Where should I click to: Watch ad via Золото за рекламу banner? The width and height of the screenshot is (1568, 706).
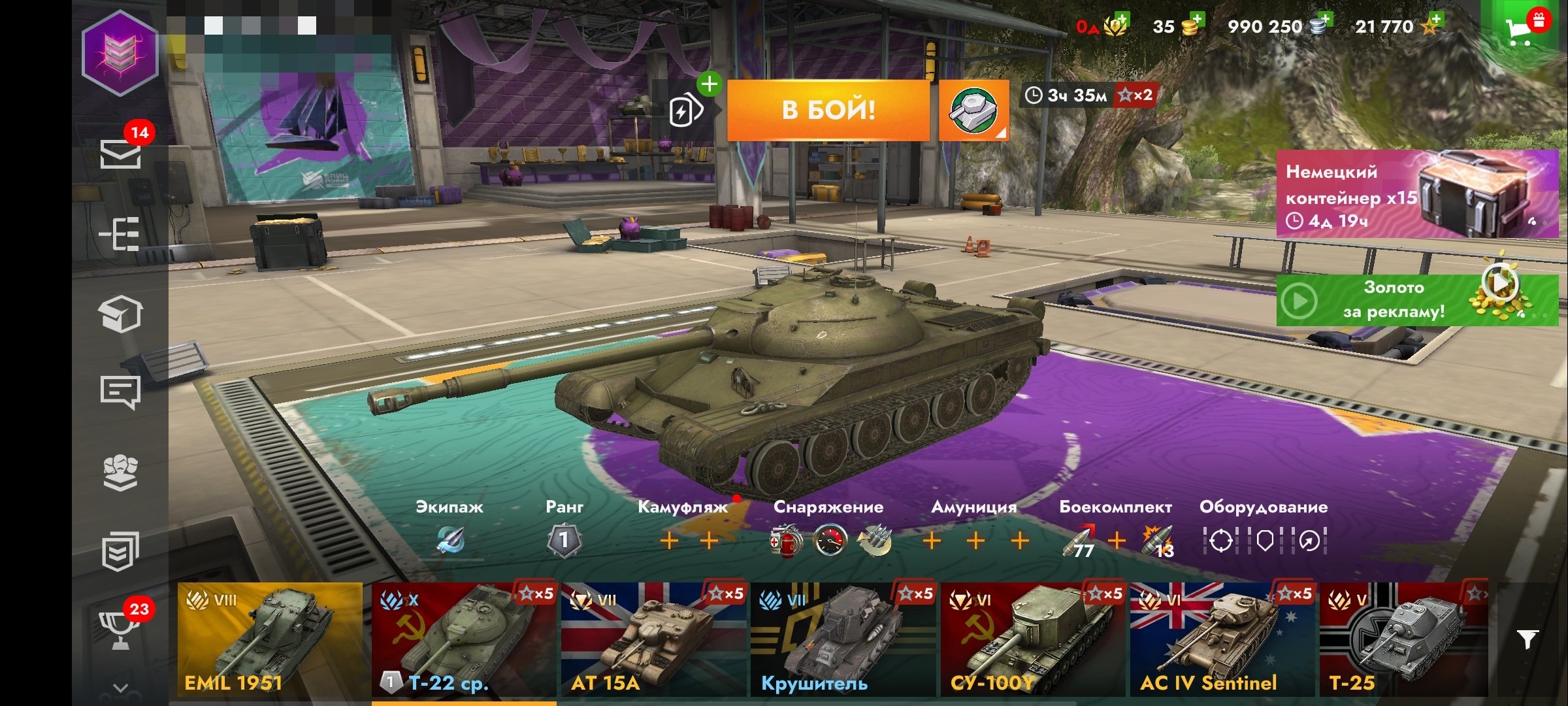1416,300
